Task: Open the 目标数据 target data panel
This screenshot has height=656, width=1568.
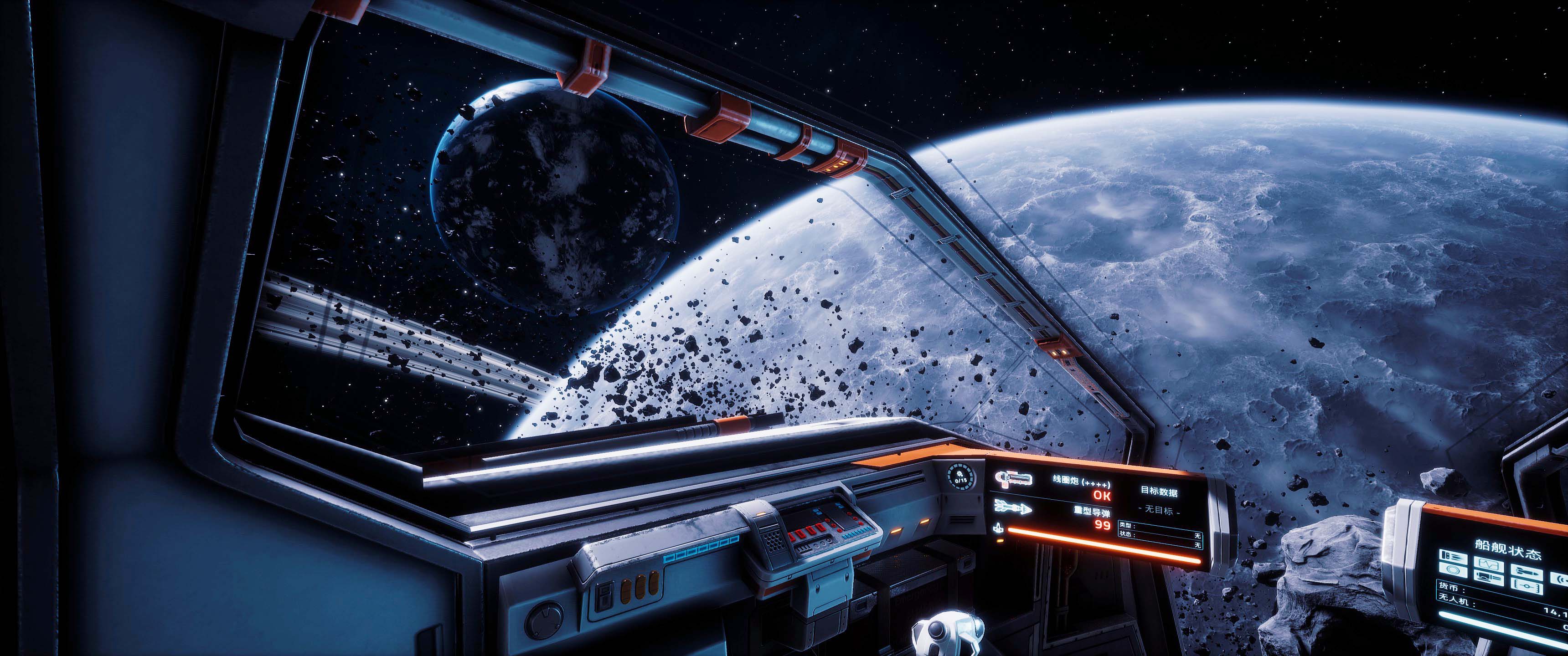Action: (1158, 492)
